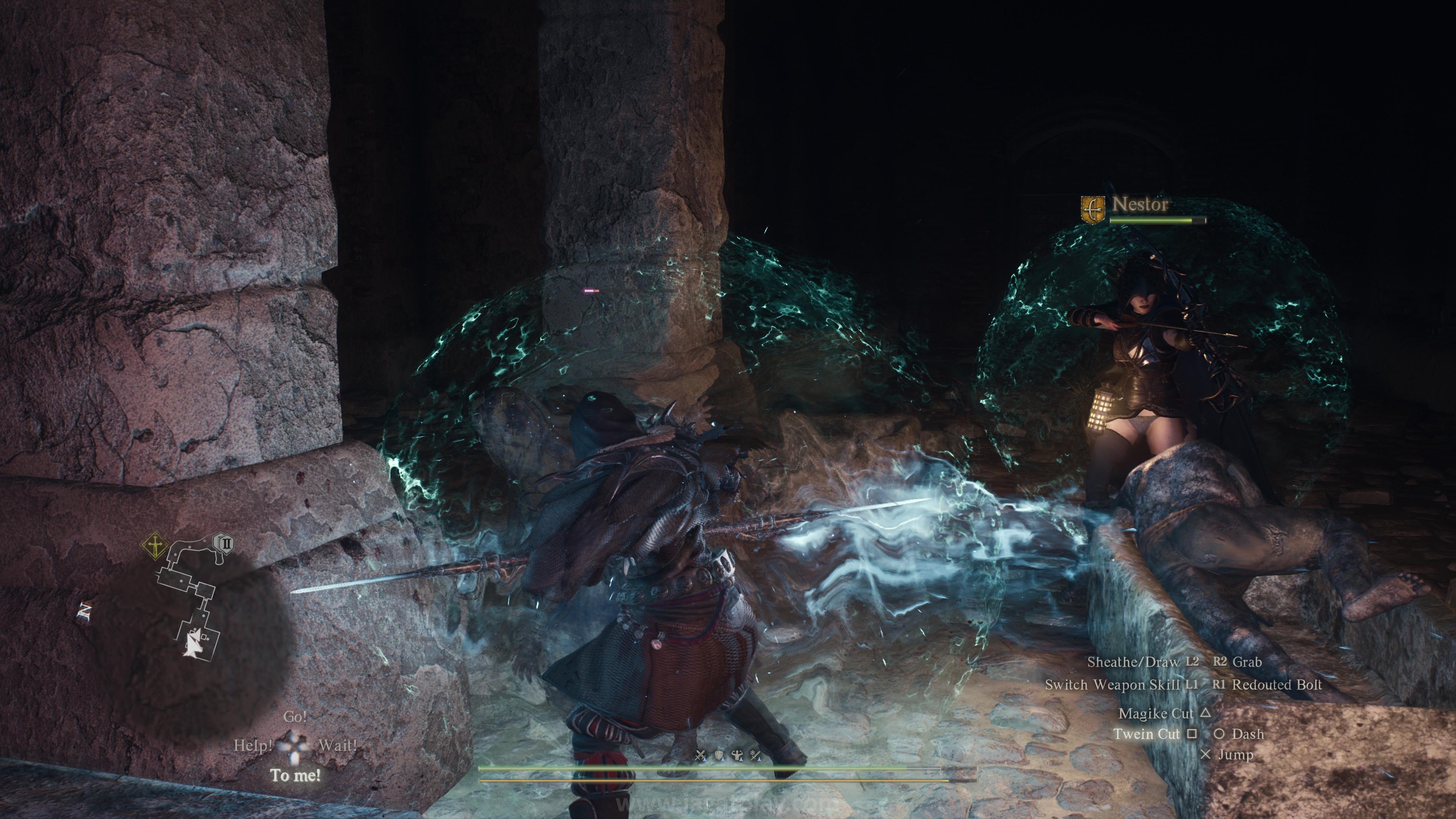Select the golden cross marker on minimap

154,546
